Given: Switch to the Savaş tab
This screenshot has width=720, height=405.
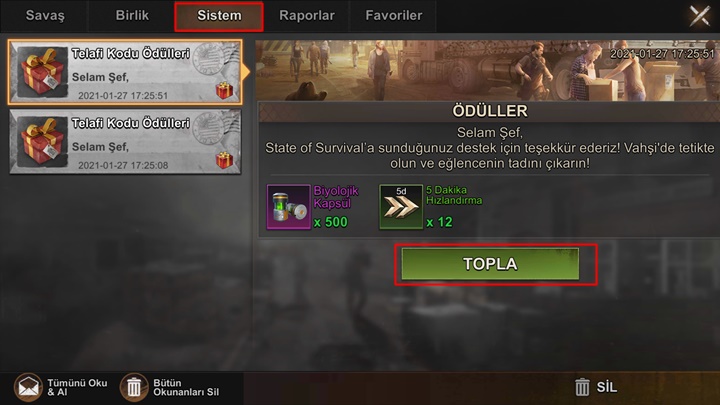Looking at the screenshot, I should (x=44, y=16).
